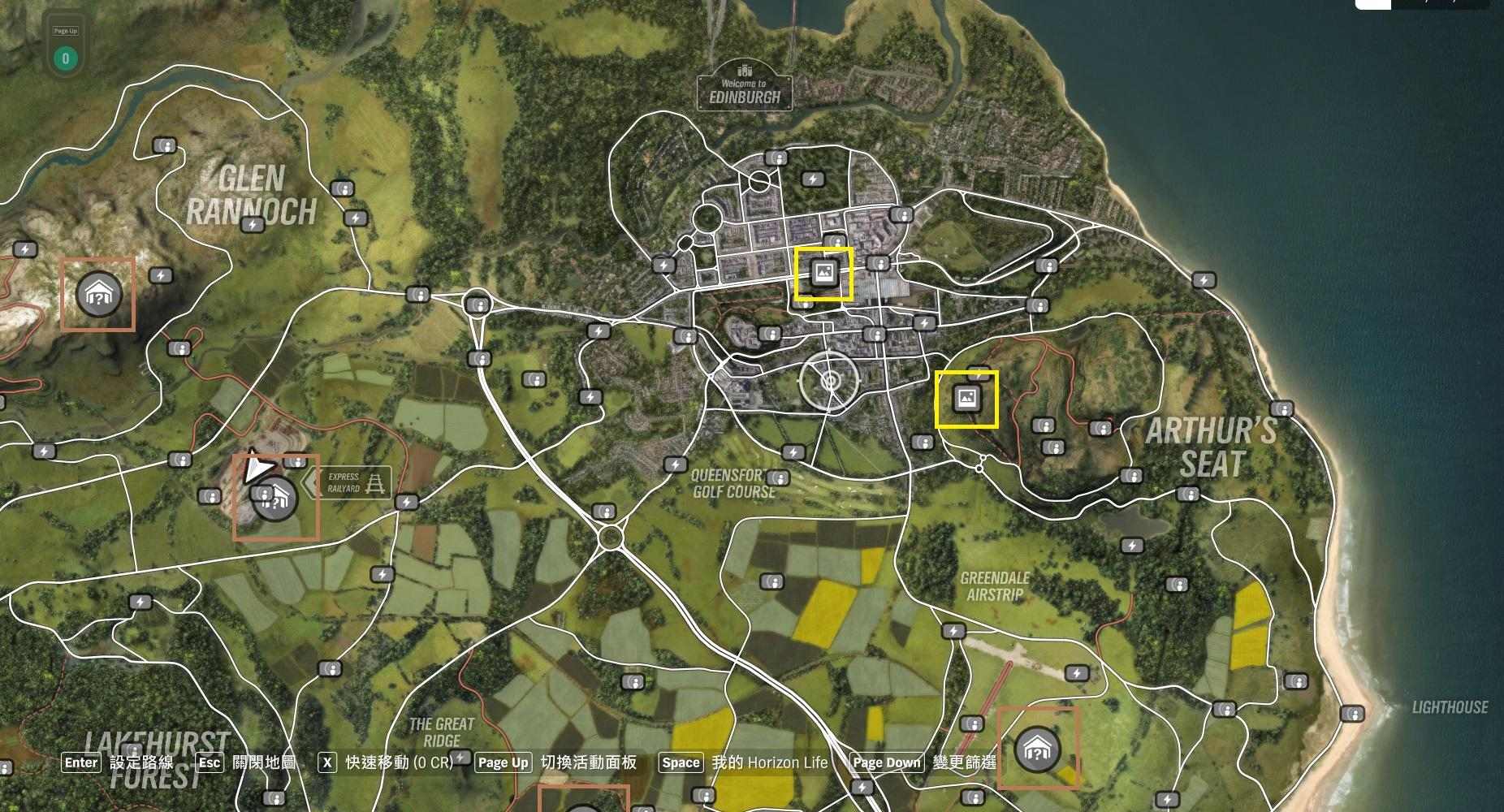This screenshot has height=812, width=1504.
Task: Open 設定路線 with the Enter button
Action: tap(81, 762)
